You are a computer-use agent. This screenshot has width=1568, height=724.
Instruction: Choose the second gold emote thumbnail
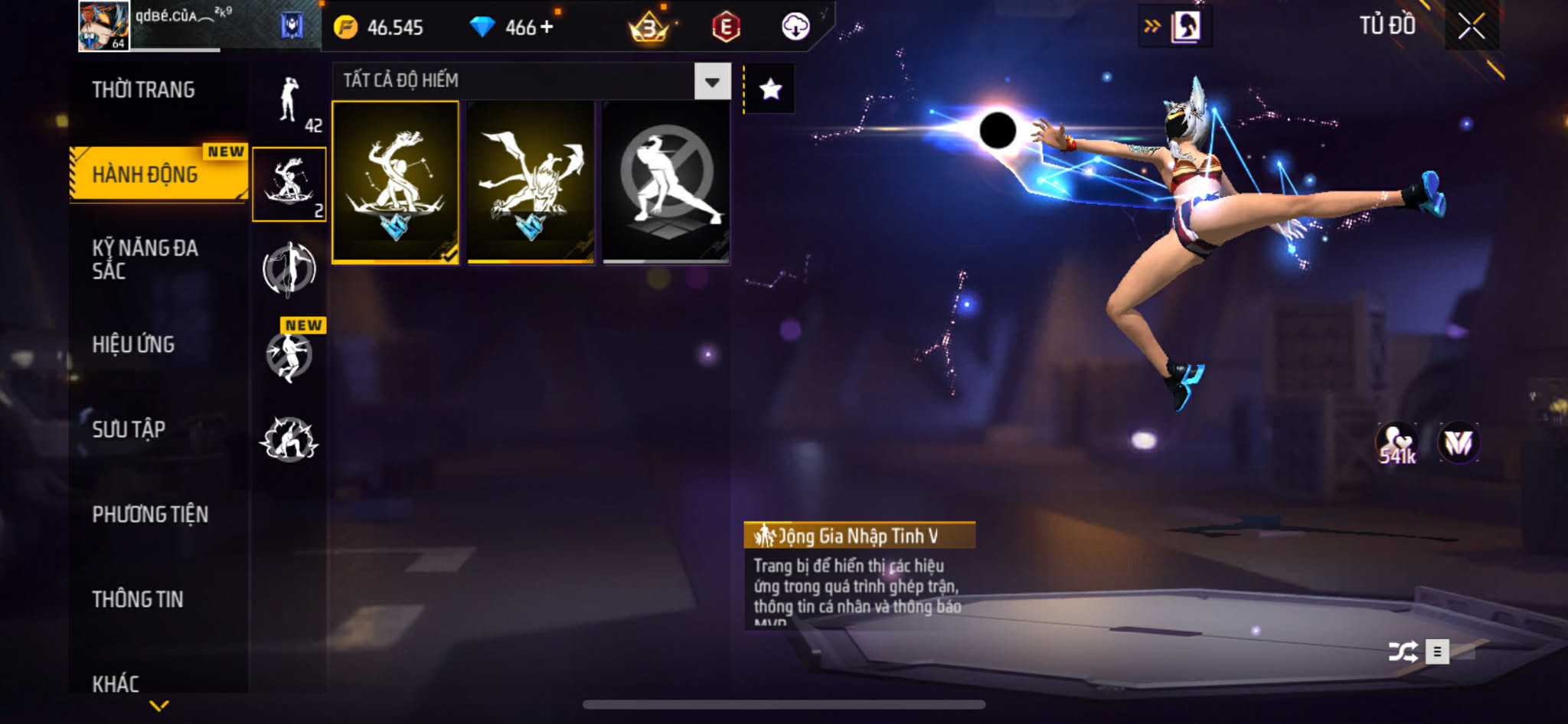[x=531, y=182]
